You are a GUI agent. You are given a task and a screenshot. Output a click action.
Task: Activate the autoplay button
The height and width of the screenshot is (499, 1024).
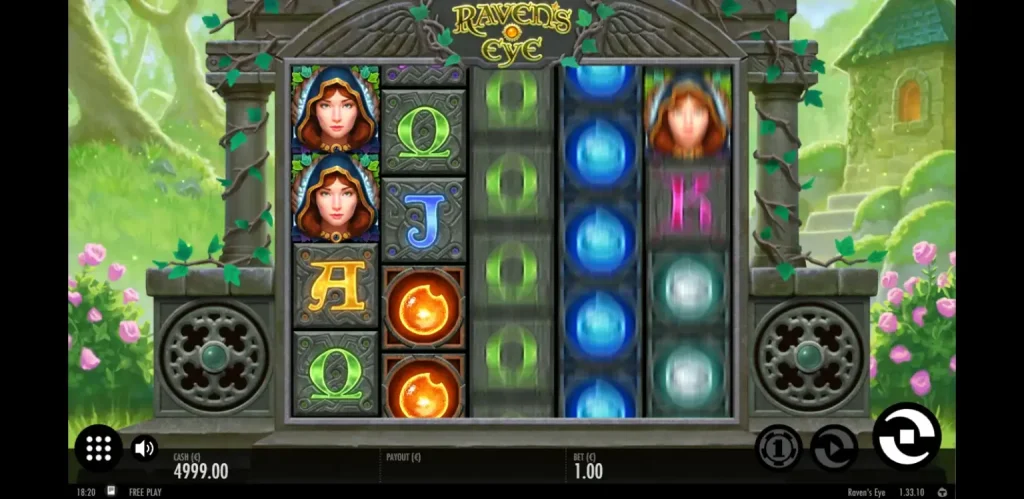[834, 446]
